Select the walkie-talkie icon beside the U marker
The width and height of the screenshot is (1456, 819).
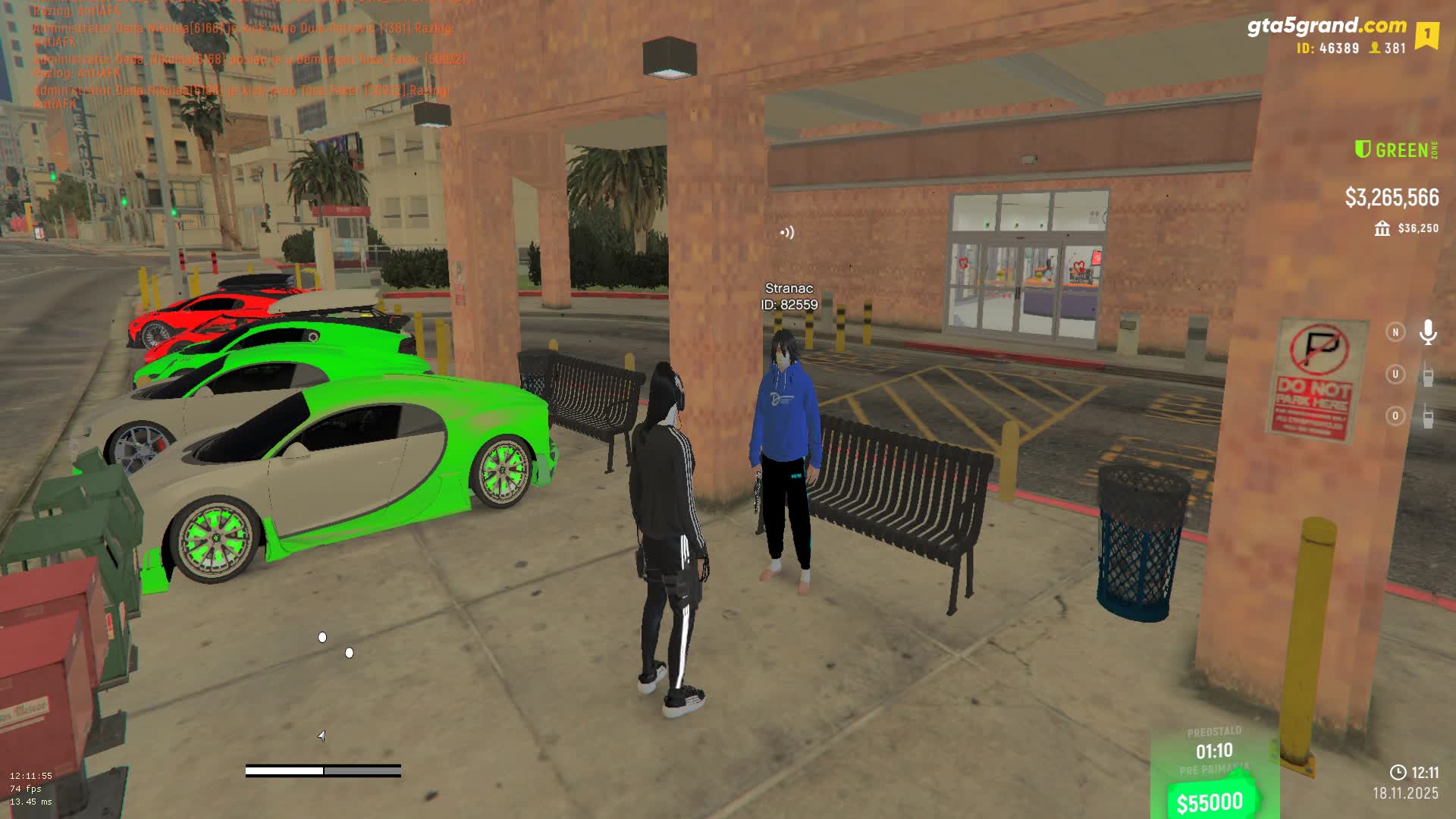point(1428,375)
